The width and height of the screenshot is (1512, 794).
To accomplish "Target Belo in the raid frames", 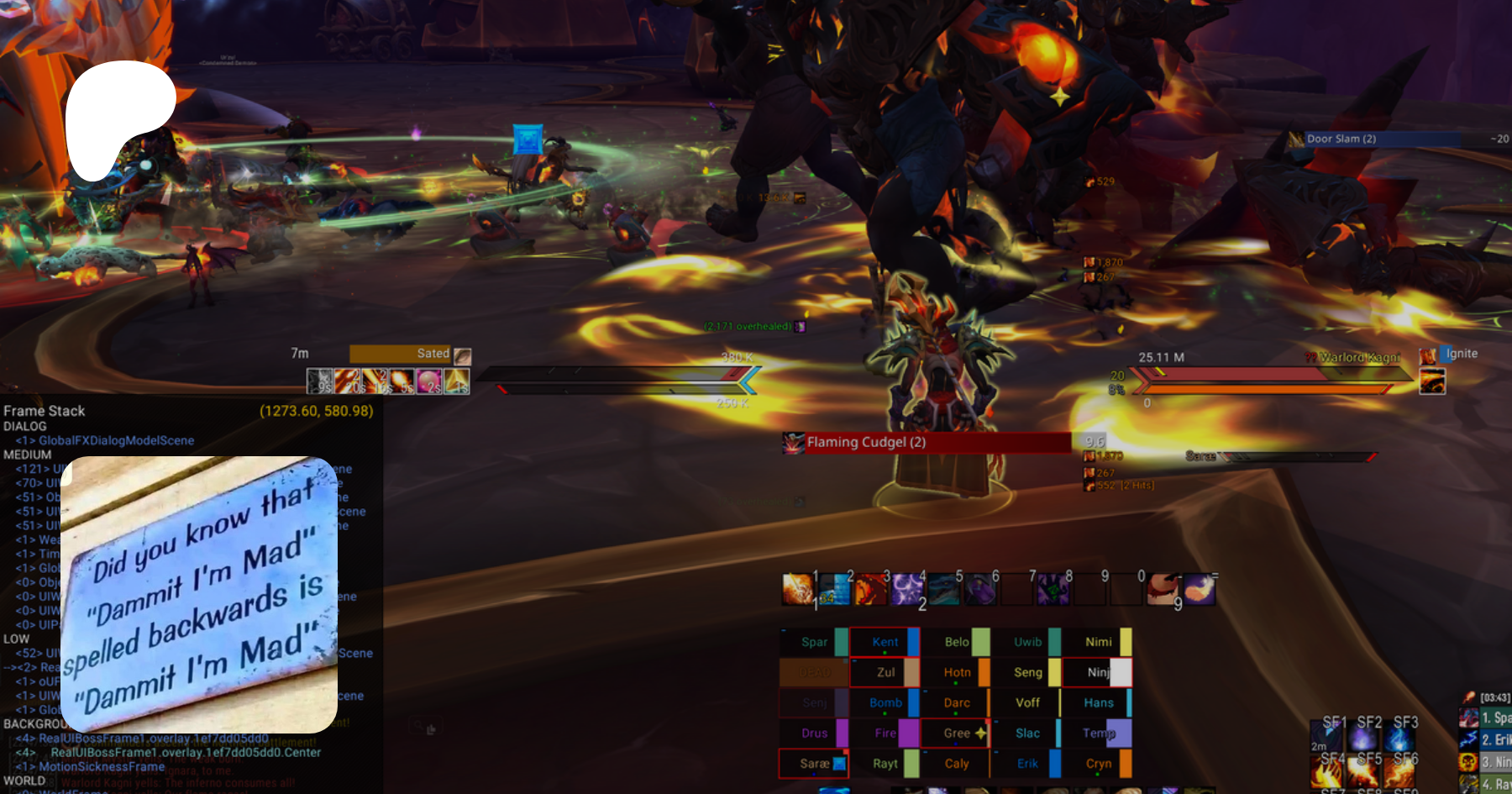I will [956, 642].
